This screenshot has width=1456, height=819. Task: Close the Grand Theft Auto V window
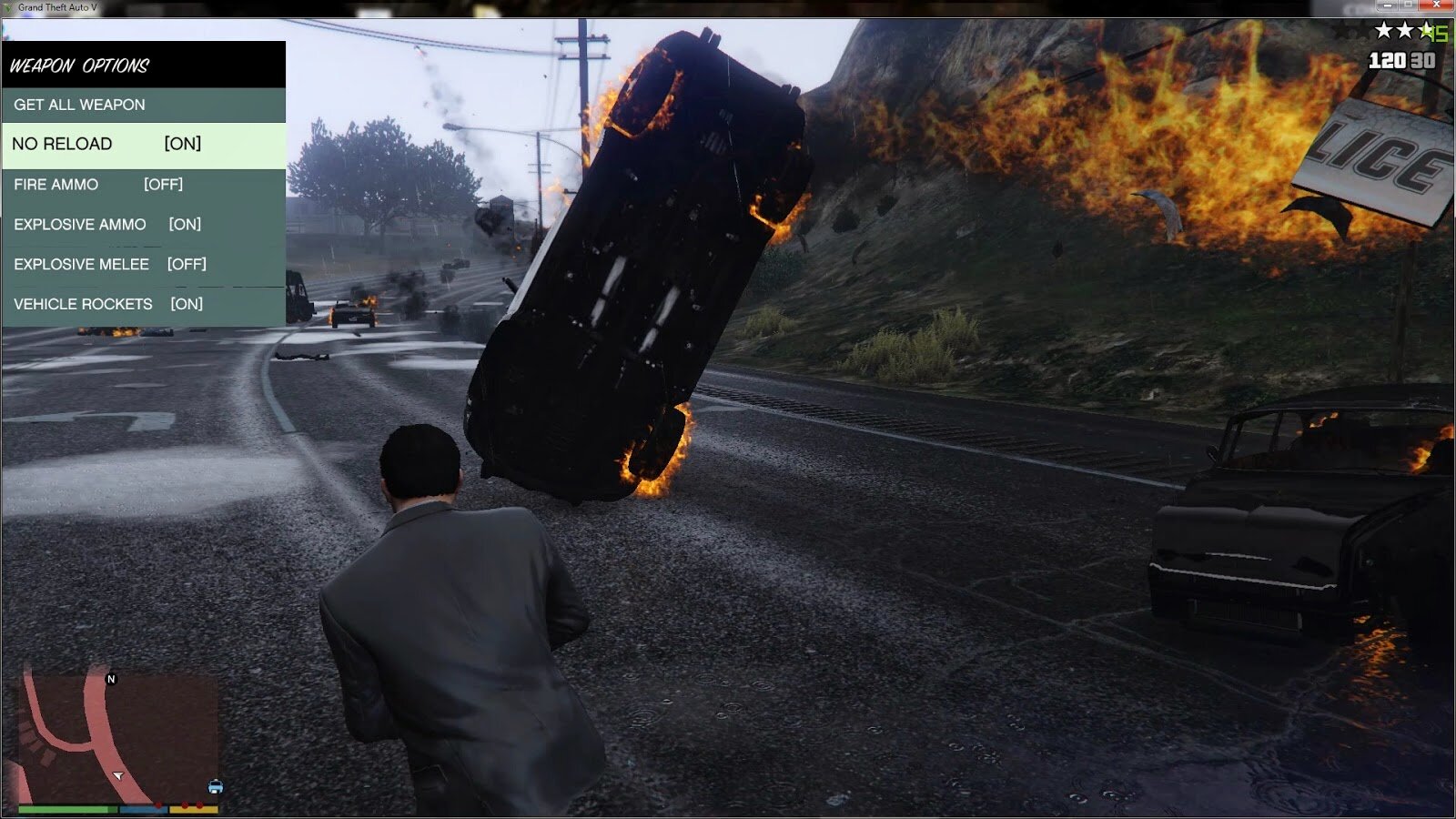coord(1437,5)
